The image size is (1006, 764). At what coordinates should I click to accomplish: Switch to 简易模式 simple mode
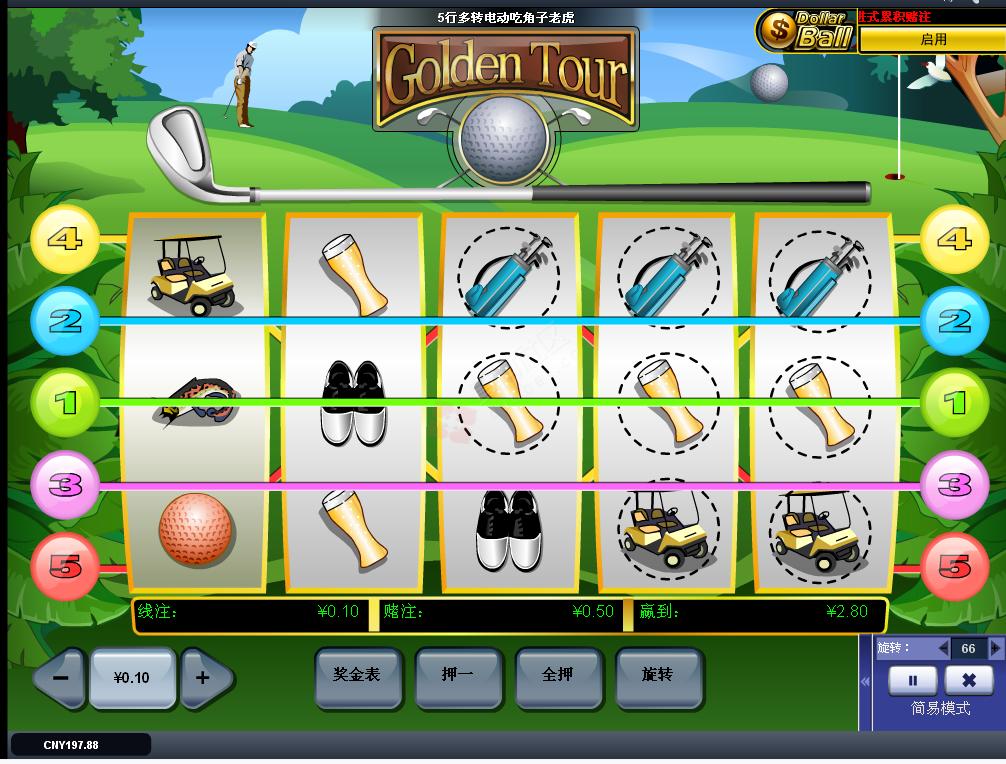[x=940, y=708]
